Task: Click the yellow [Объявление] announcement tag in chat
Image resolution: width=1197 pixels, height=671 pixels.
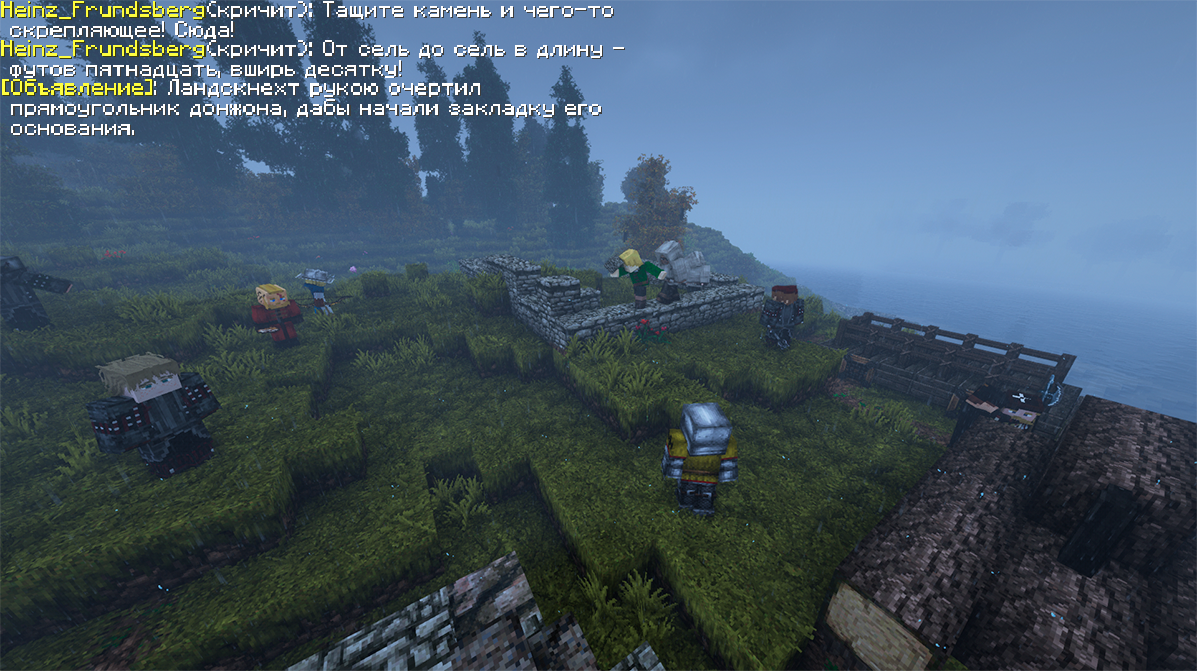Action: click(x=80, y=88)
